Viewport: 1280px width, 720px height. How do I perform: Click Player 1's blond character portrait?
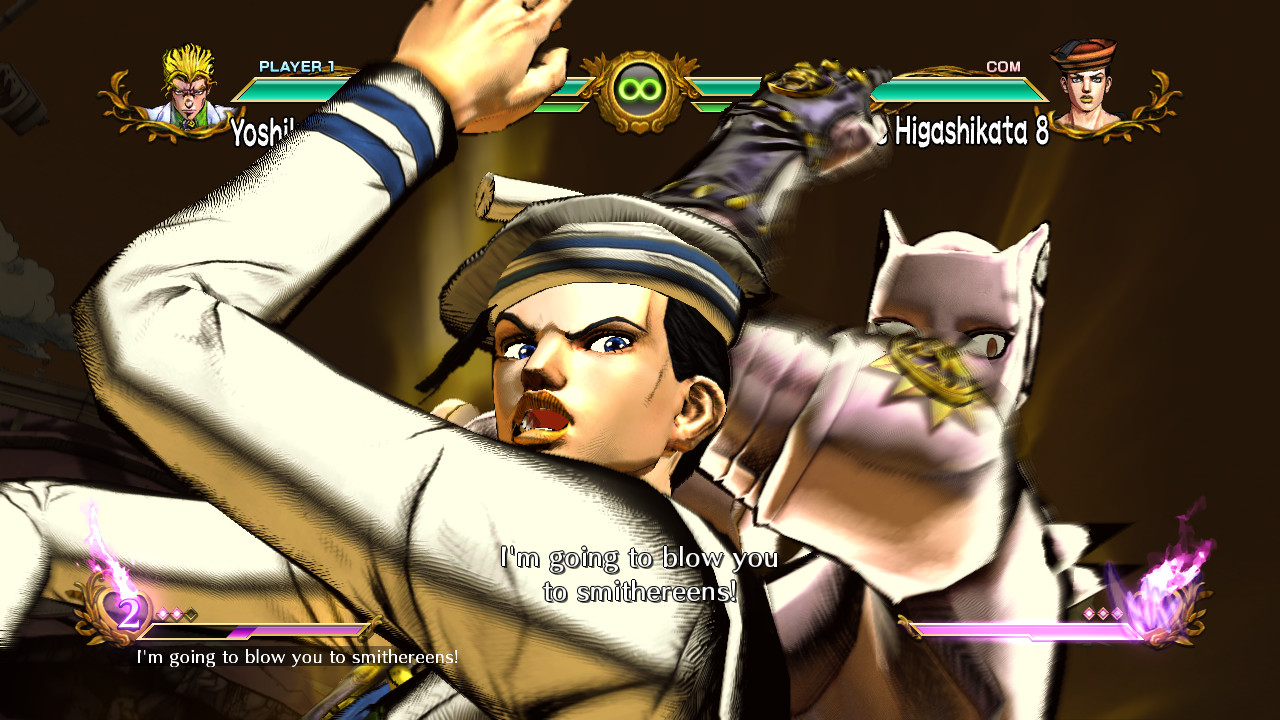[x=188, y=88]
